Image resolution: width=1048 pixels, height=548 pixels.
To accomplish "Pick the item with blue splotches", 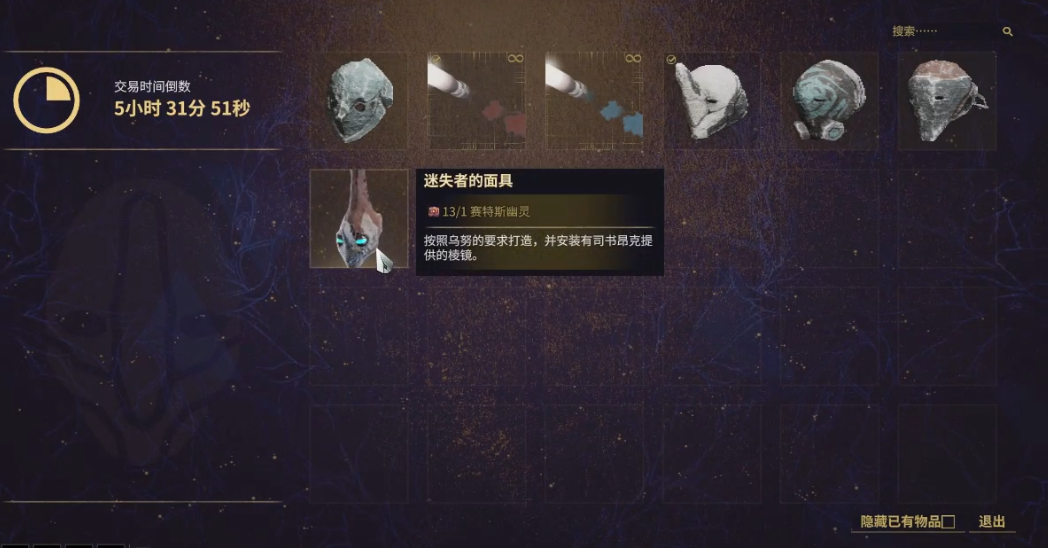I will click(594, 101).
